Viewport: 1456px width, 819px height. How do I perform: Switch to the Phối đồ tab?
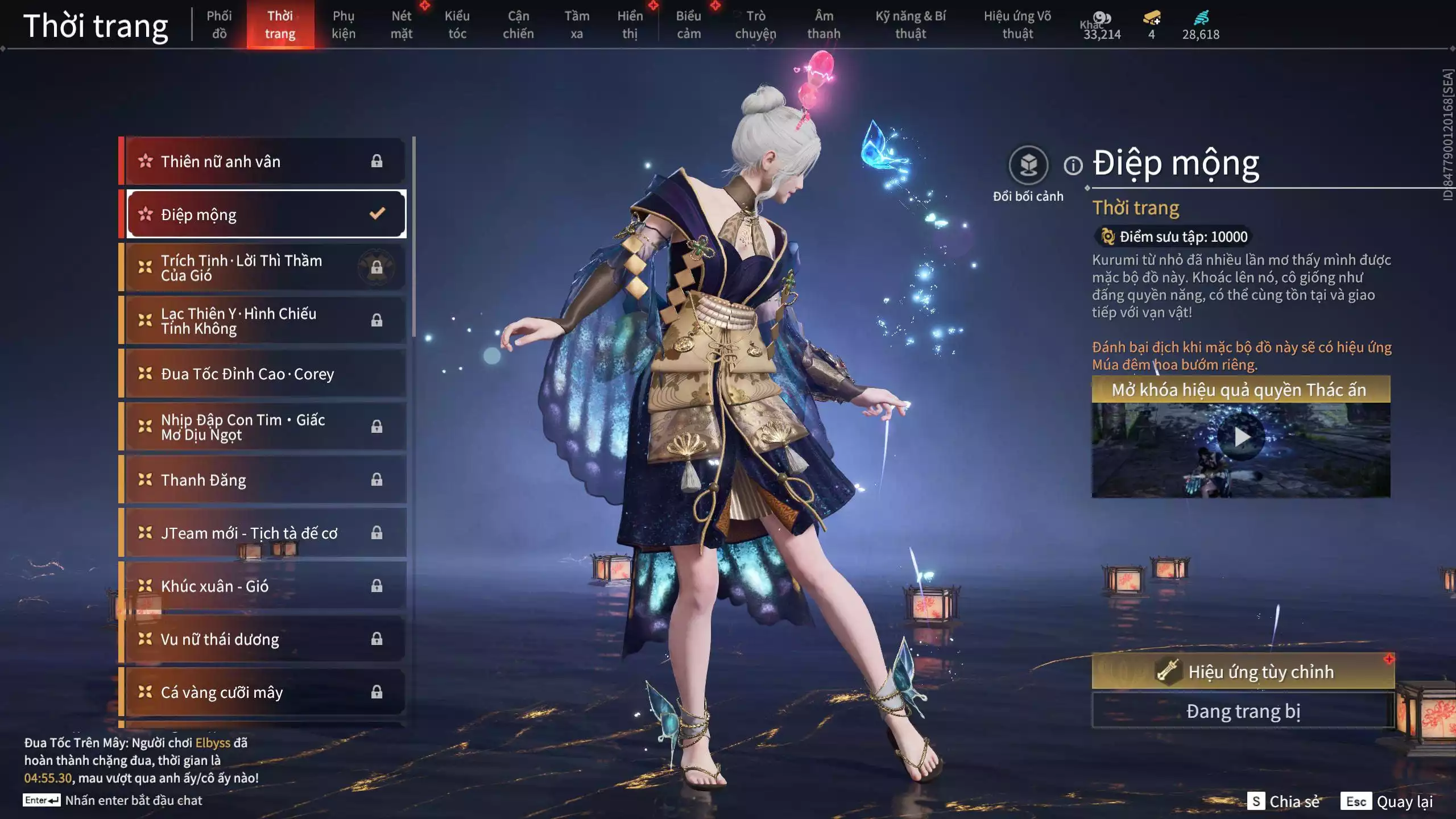coord(219,24)
